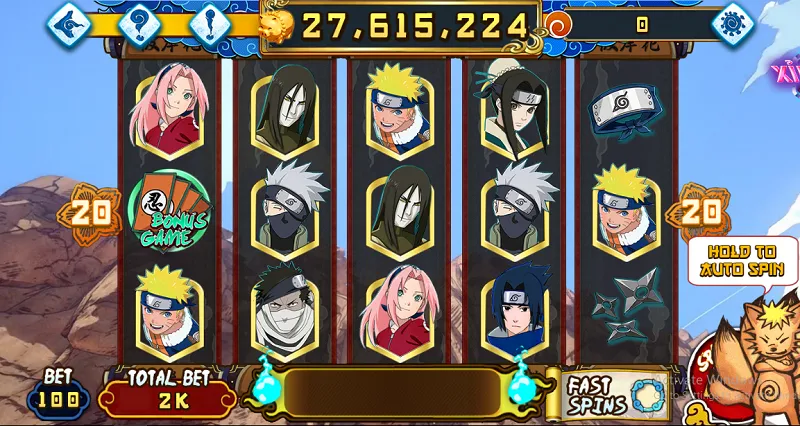This screenshot has width=800, height=426.
Task: Open the swirl settings icon
Action: (x=733, y=23)
